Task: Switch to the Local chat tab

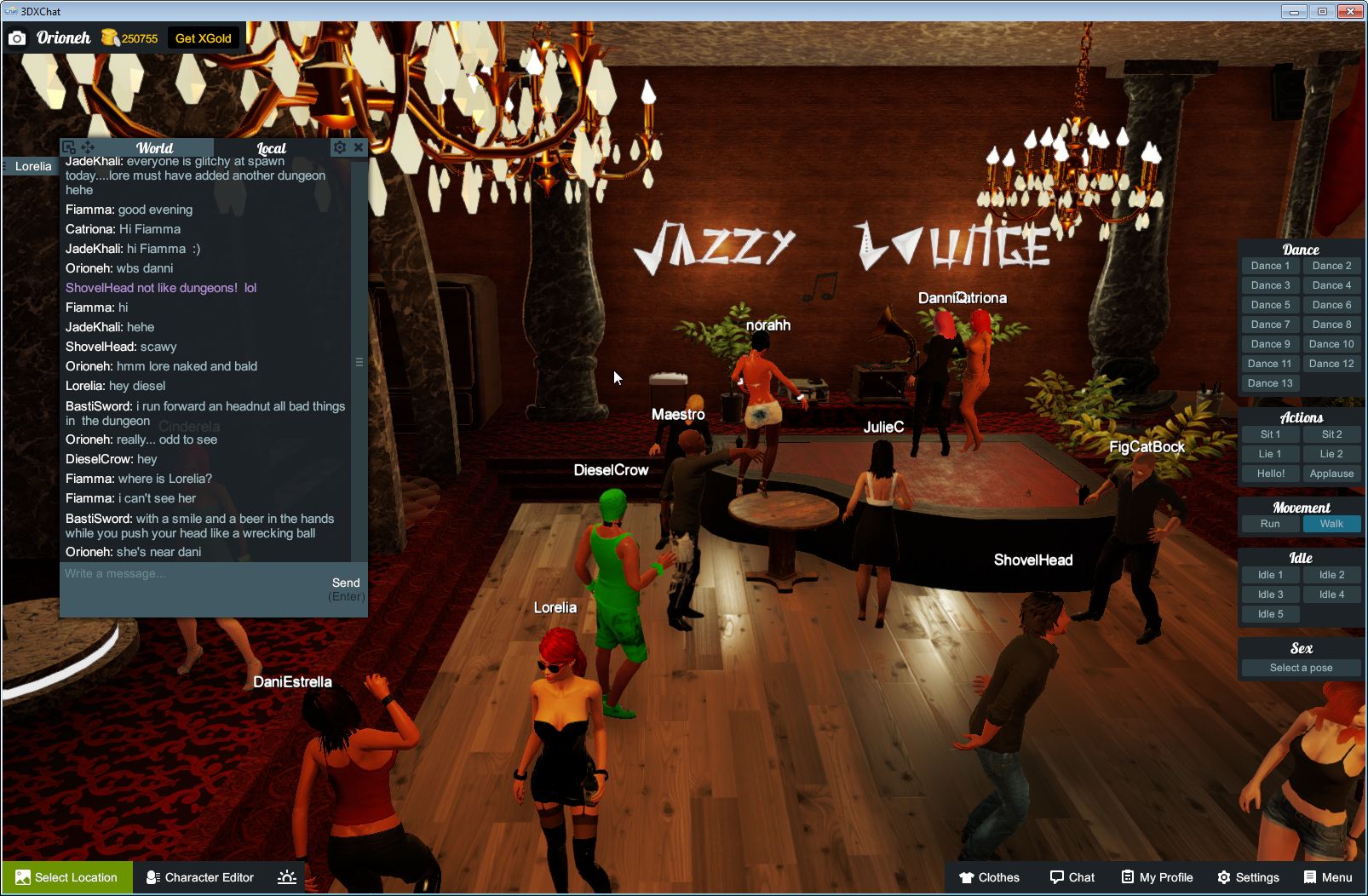Action: 272,147
